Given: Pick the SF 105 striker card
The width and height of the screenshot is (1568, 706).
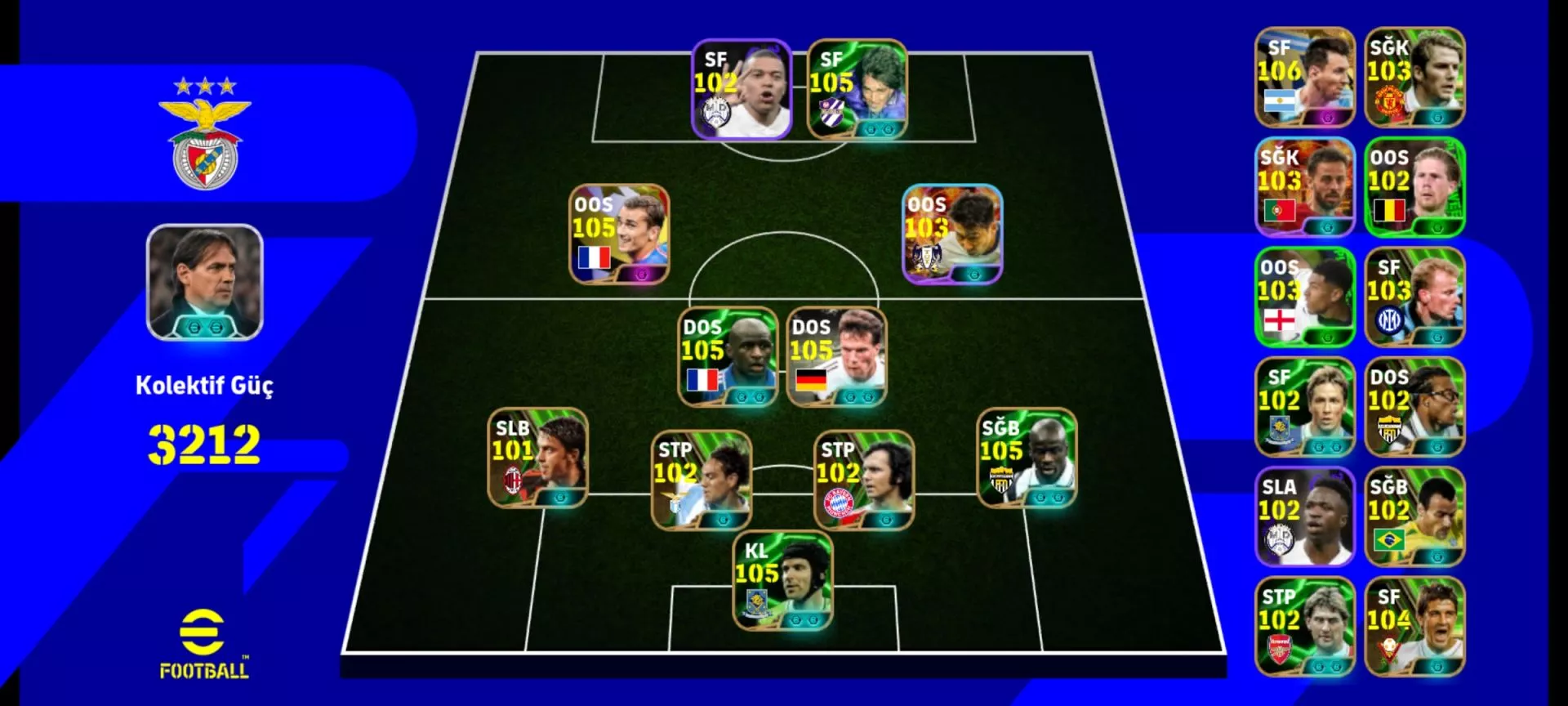Looking at the screenshot, I should 857,89.
